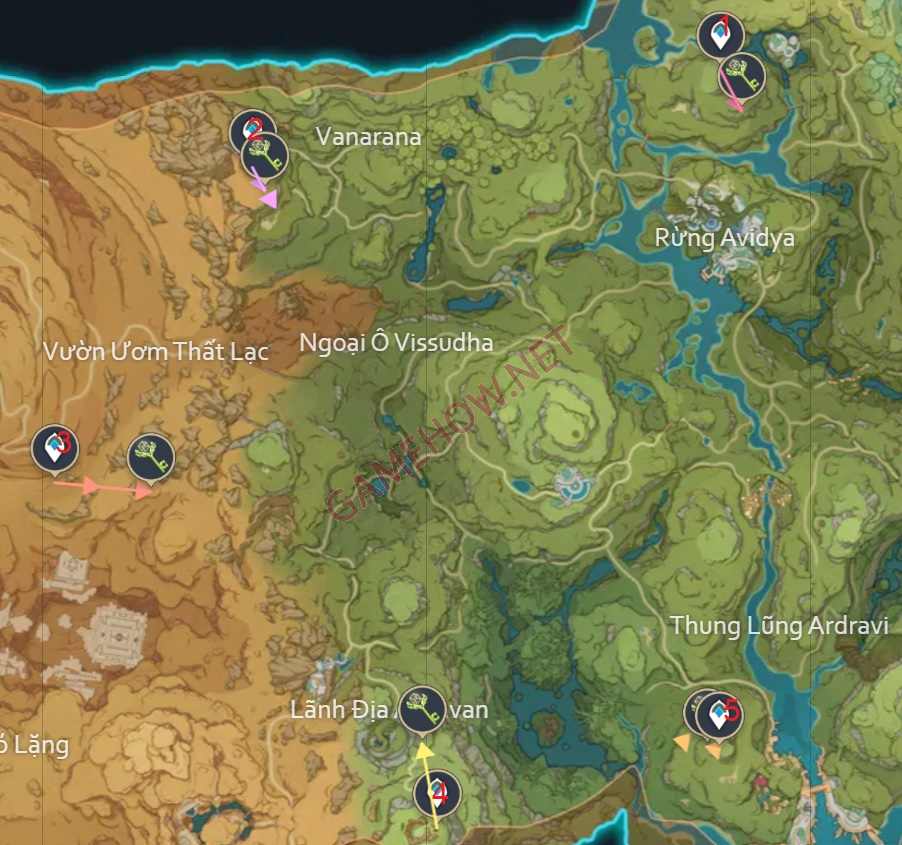The width and height of the screenshot is (902, 845).
Task: Click the key marker beneath waypoint 1
Action: (742, 74)
